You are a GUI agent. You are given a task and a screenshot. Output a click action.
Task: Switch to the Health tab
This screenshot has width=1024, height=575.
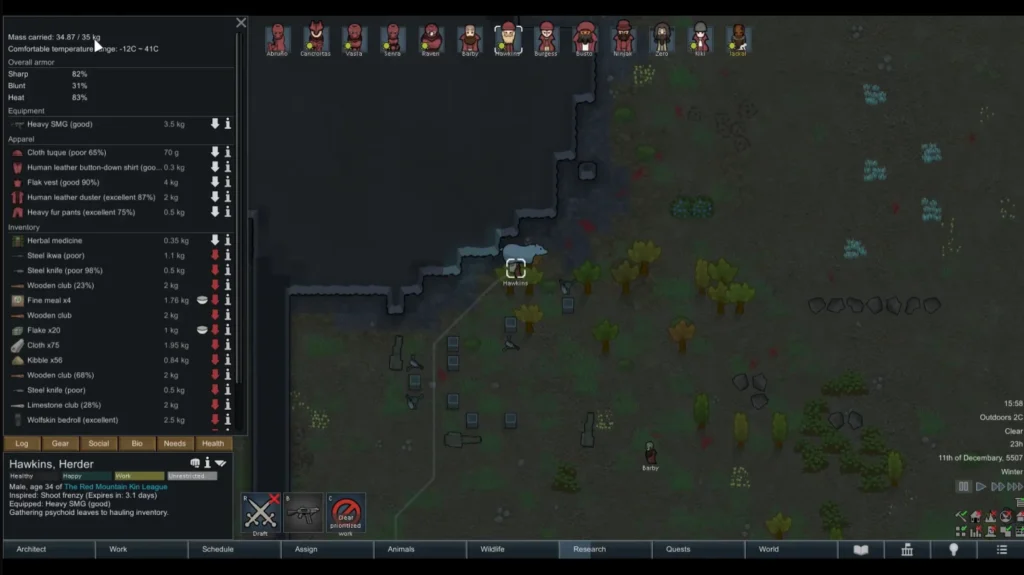[x=213, y=443]
